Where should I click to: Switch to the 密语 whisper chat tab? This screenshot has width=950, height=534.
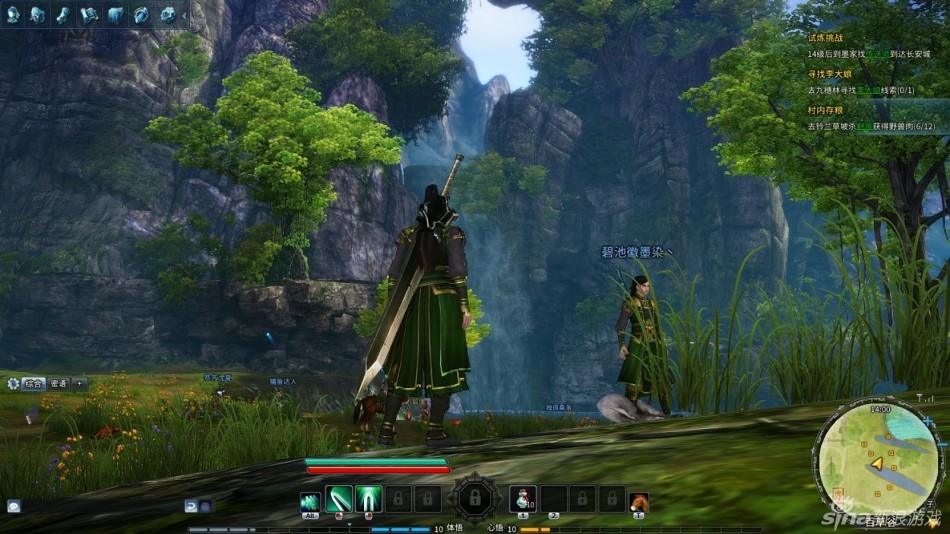pos(59,383)
